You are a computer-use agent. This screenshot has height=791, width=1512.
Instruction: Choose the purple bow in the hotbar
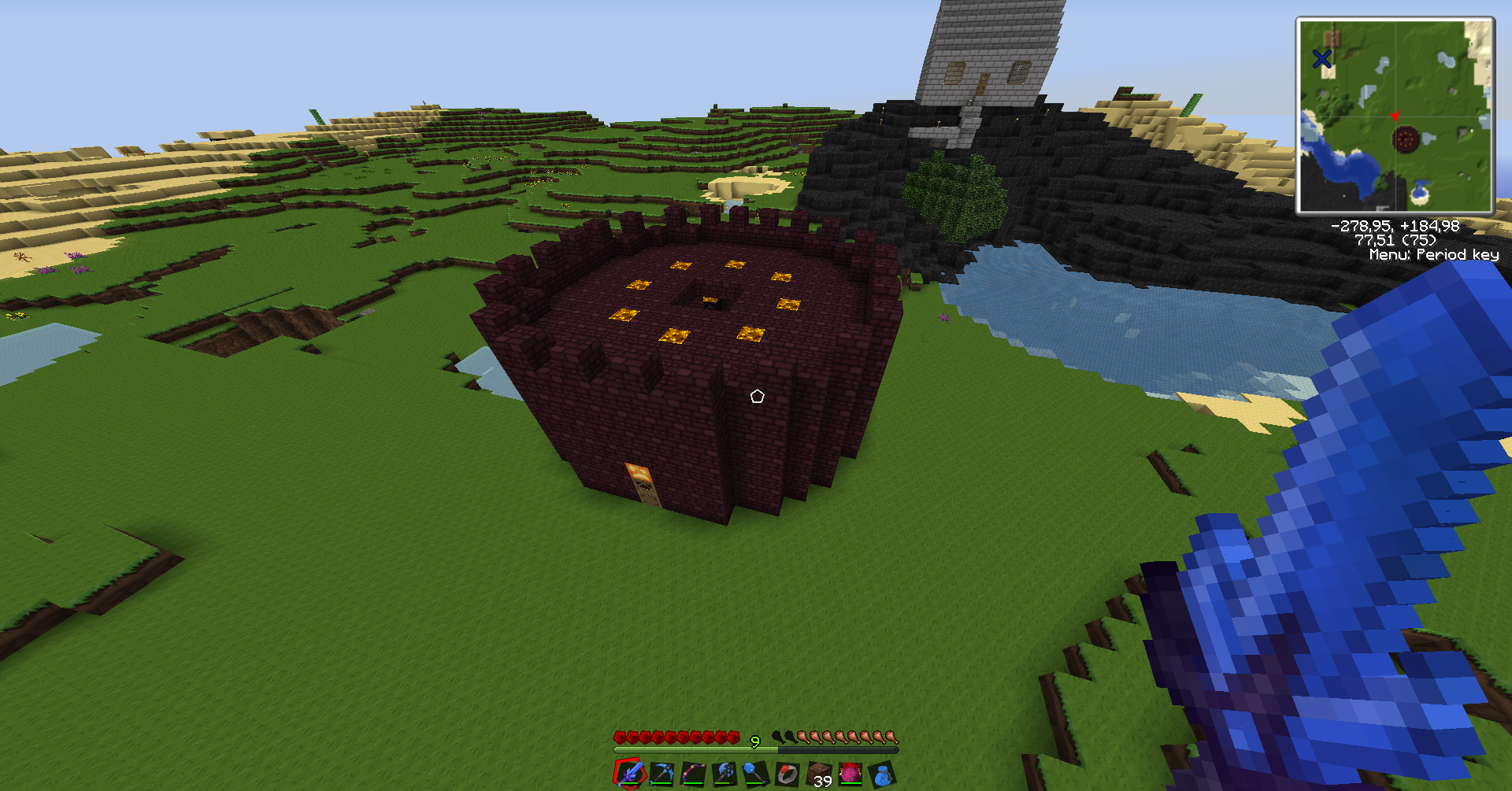(x=693, y=774)
